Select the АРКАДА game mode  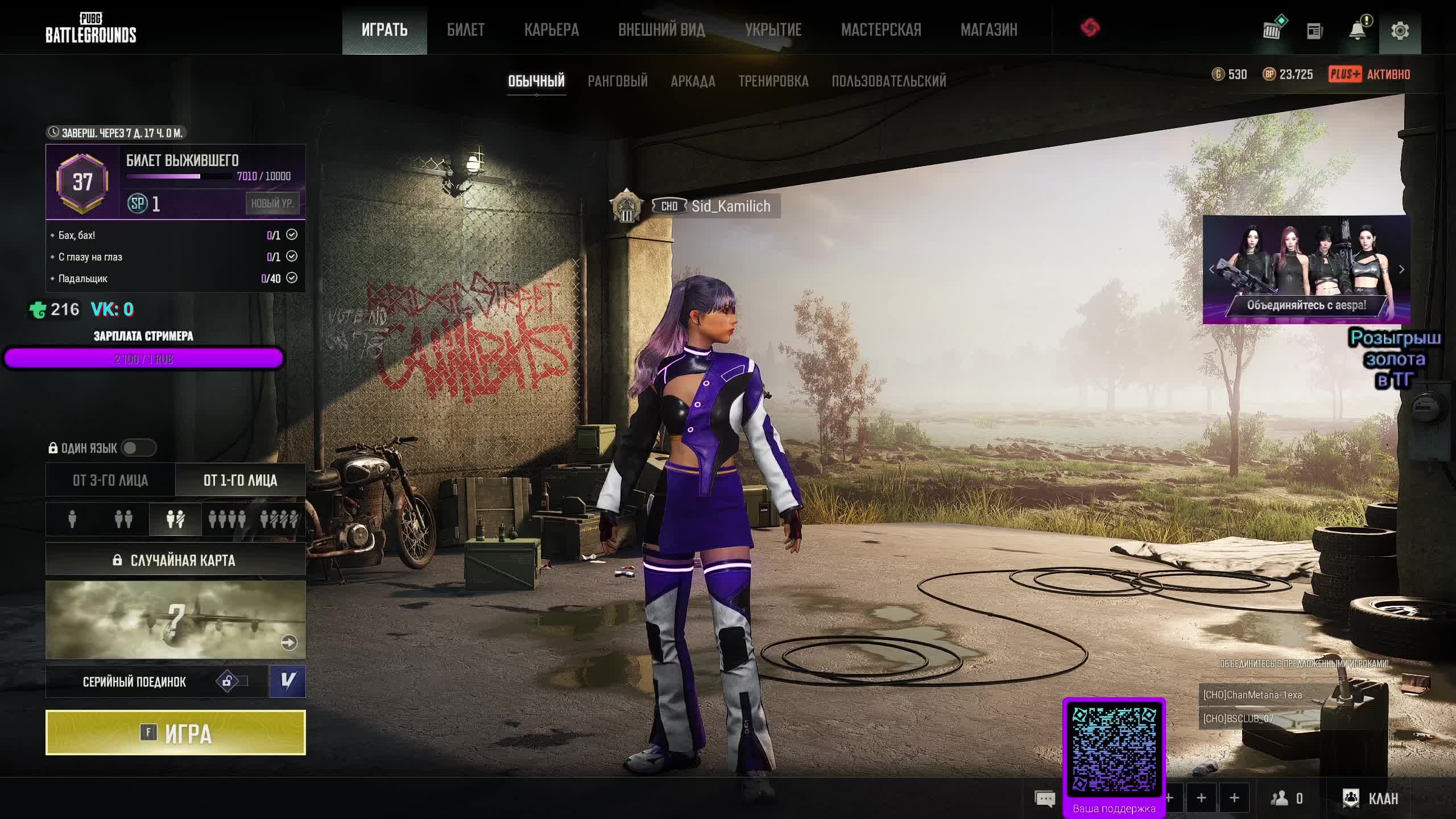[692, 81]
